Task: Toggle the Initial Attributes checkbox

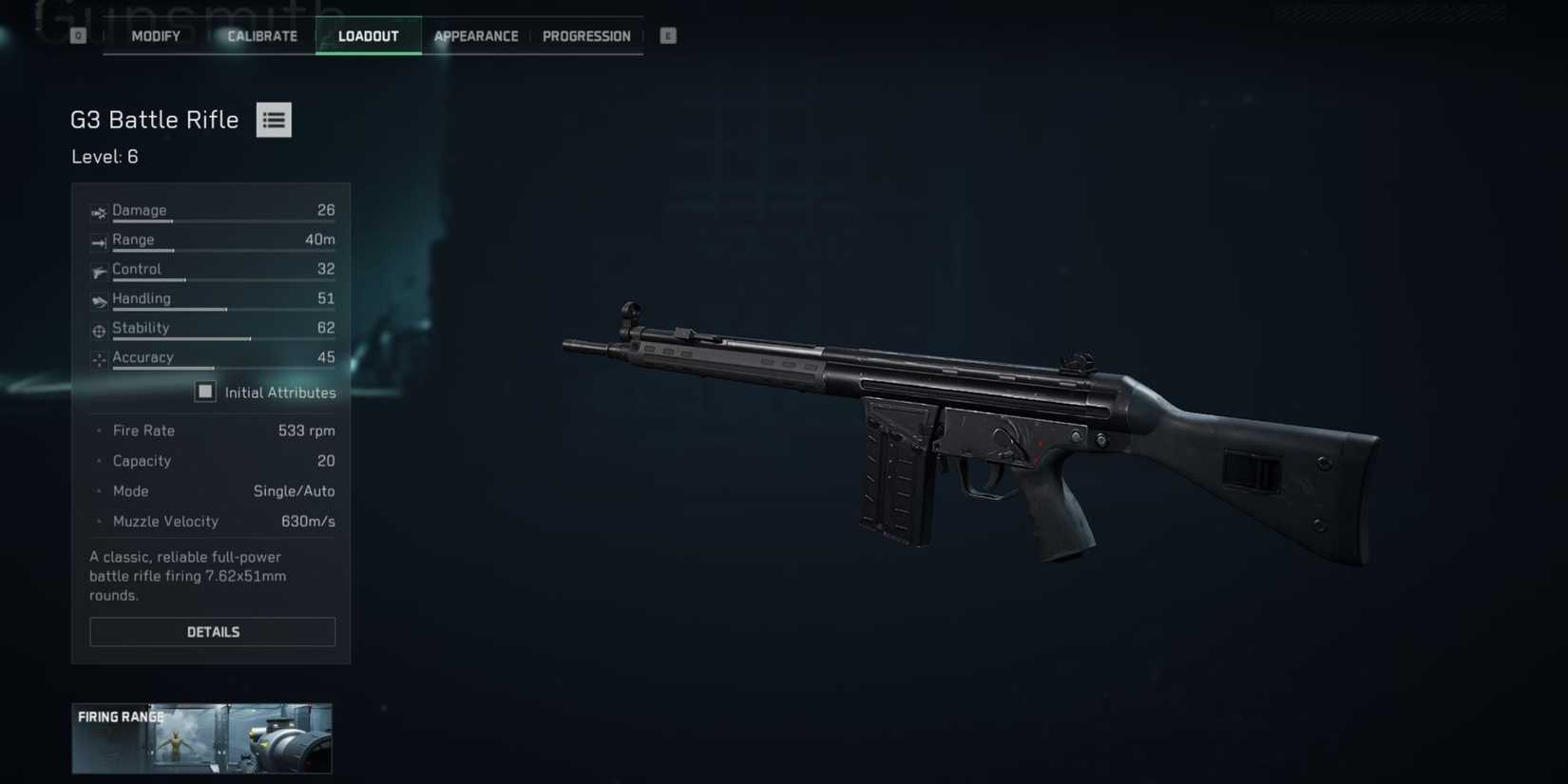Action: 204,391
